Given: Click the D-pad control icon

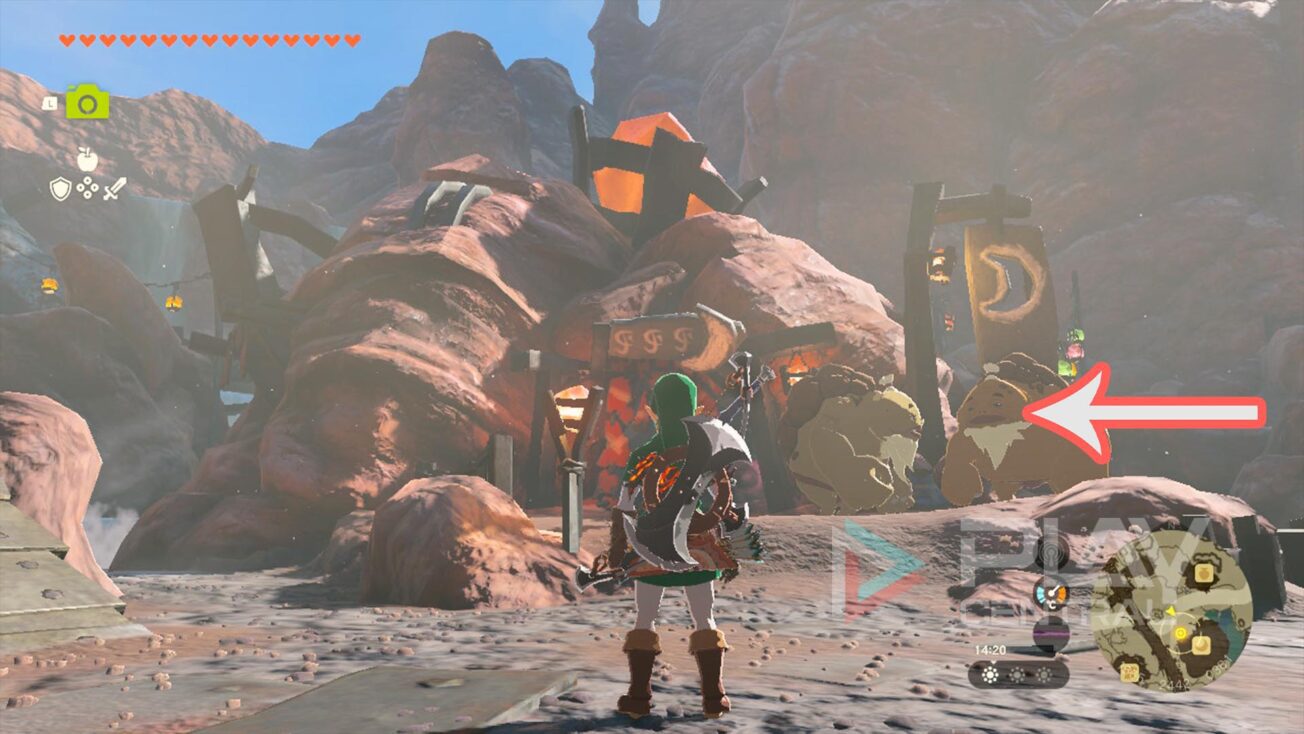Looking at the screenshot, I should 87,189.
